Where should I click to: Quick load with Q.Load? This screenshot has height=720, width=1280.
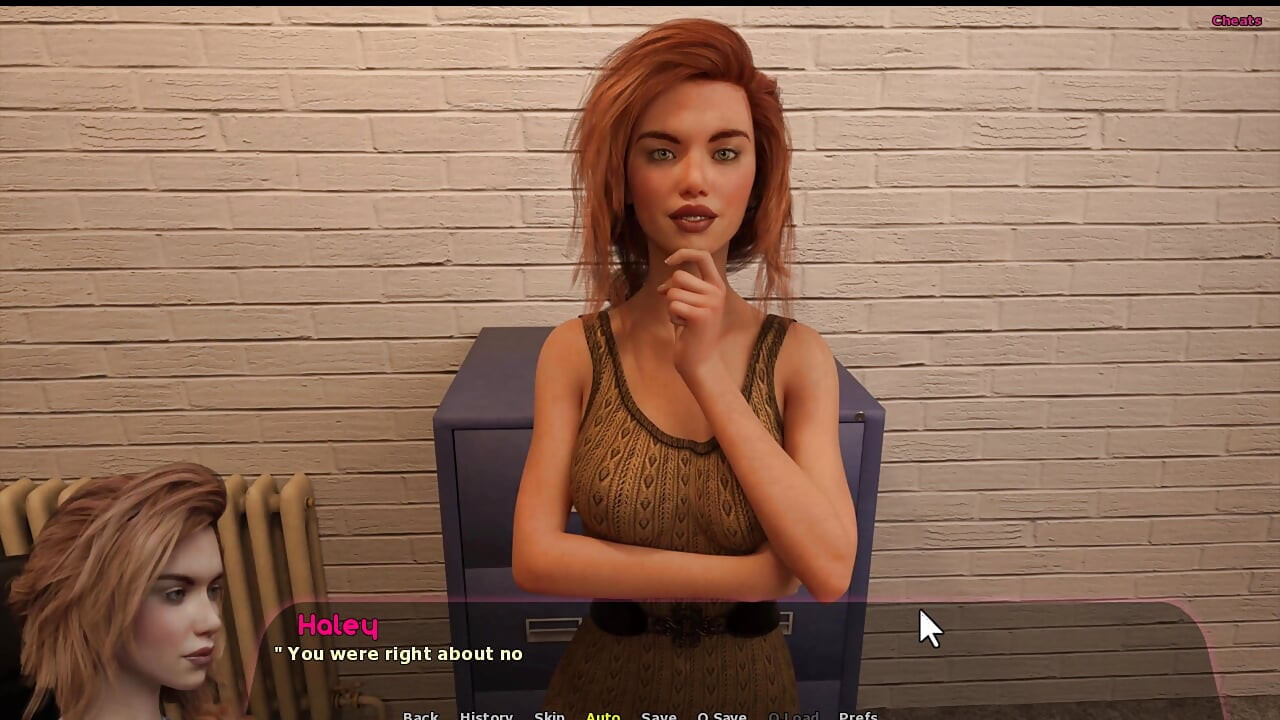tap(793, 714)
